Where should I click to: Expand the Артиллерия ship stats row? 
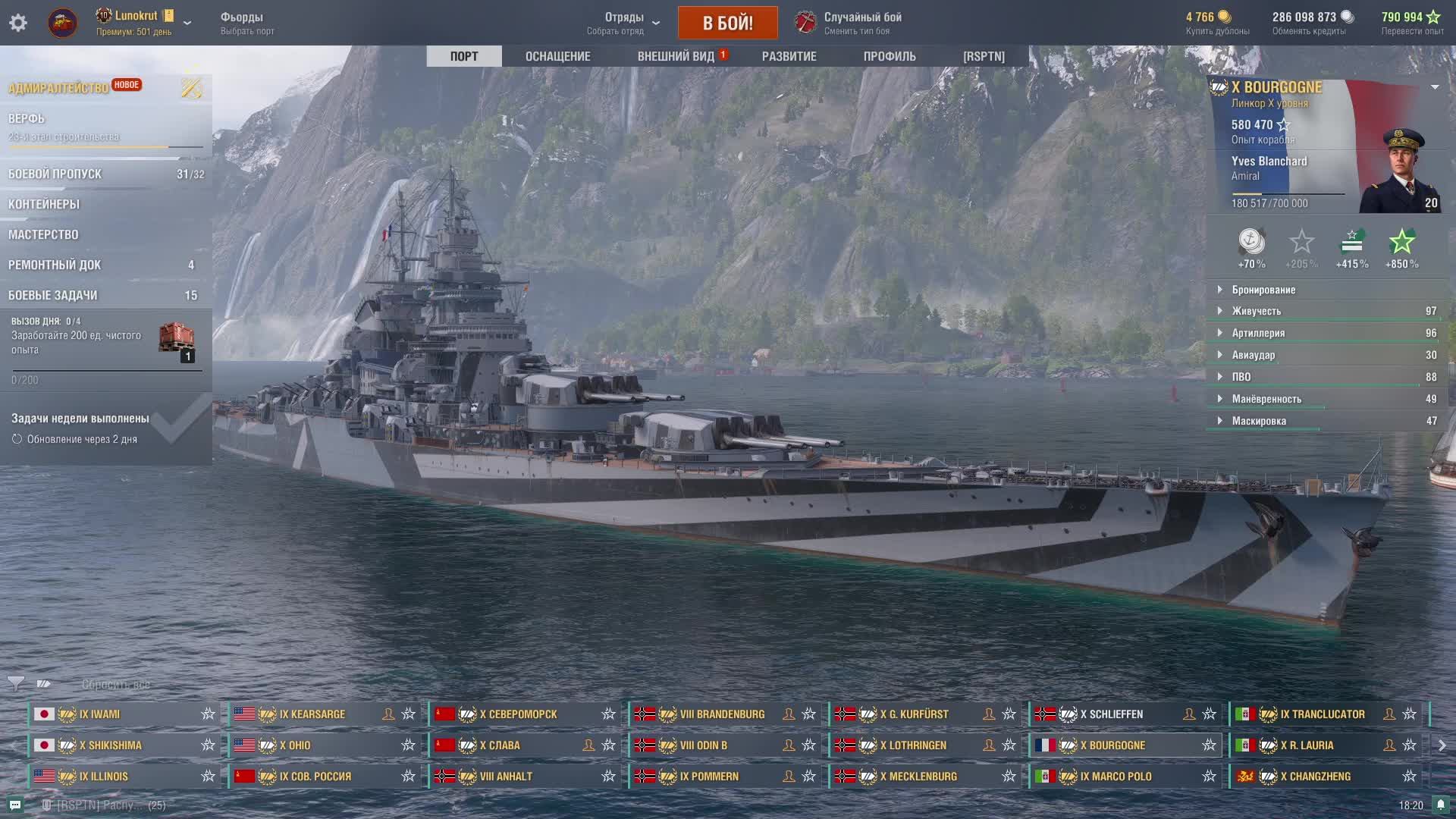[x=1258, y=333]
